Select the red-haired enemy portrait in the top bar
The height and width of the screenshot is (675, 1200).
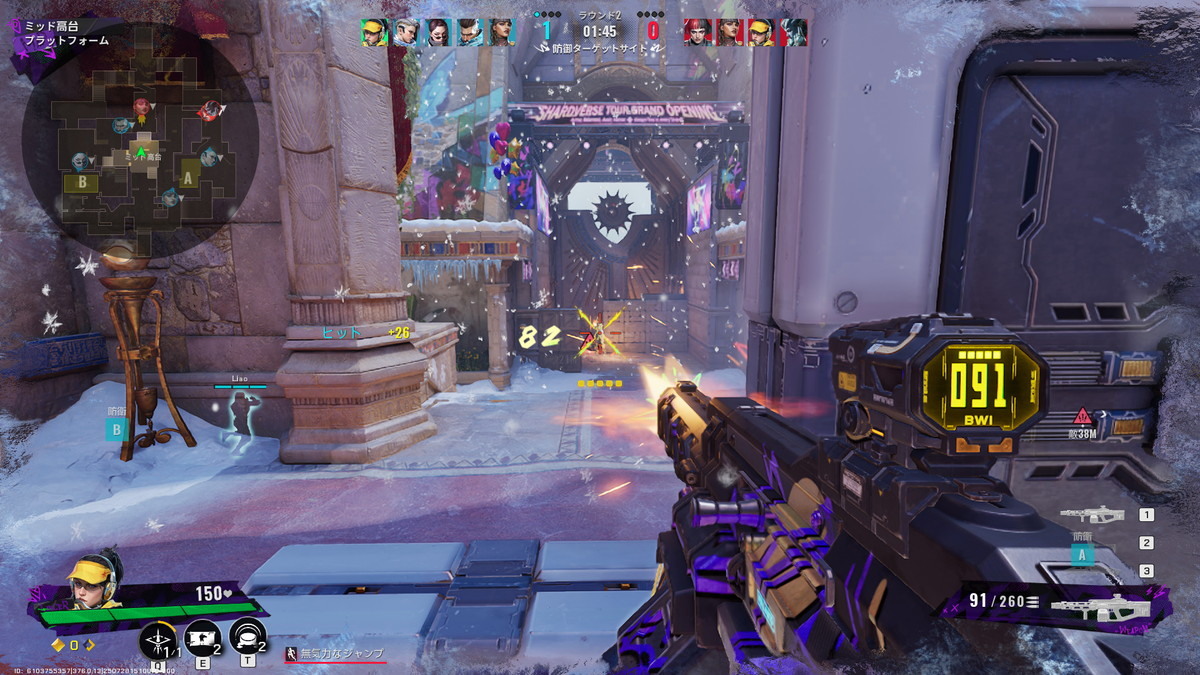(696, 32)
